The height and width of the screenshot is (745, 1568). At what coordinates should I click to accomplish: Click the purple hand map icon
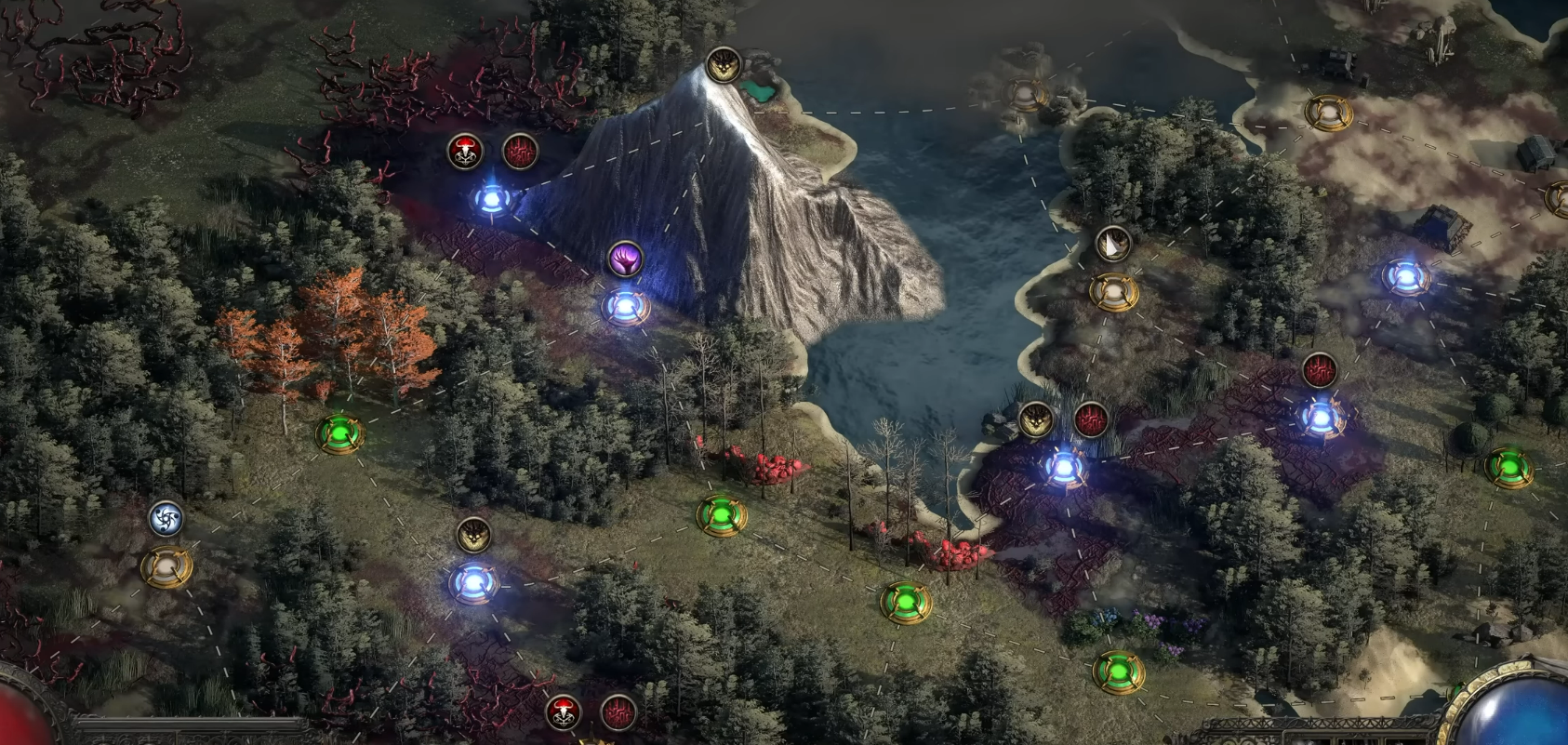coord(626,259)
